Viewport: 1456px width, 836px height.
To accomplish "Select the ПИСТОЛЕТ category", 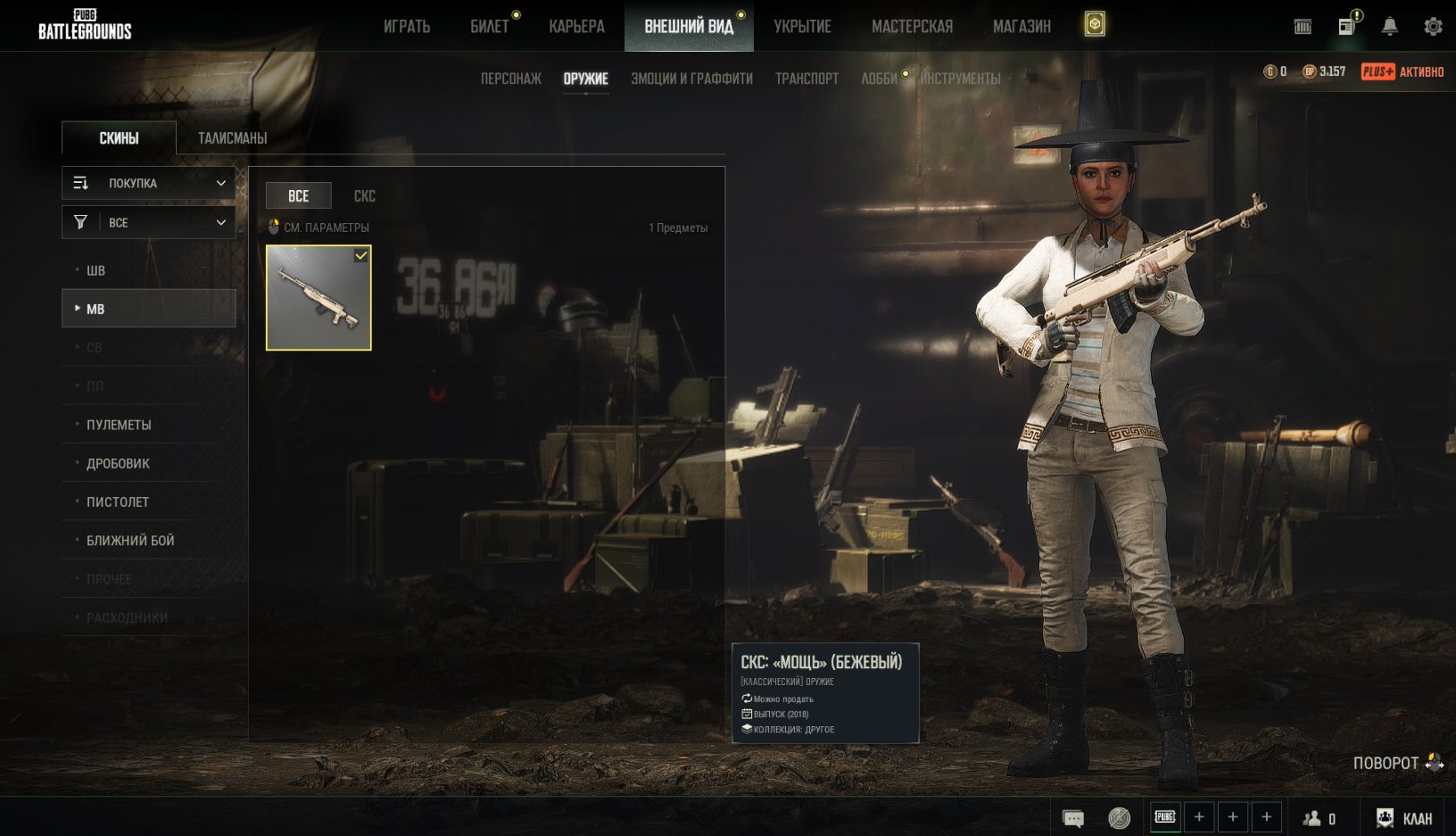I will coord(118,501).
